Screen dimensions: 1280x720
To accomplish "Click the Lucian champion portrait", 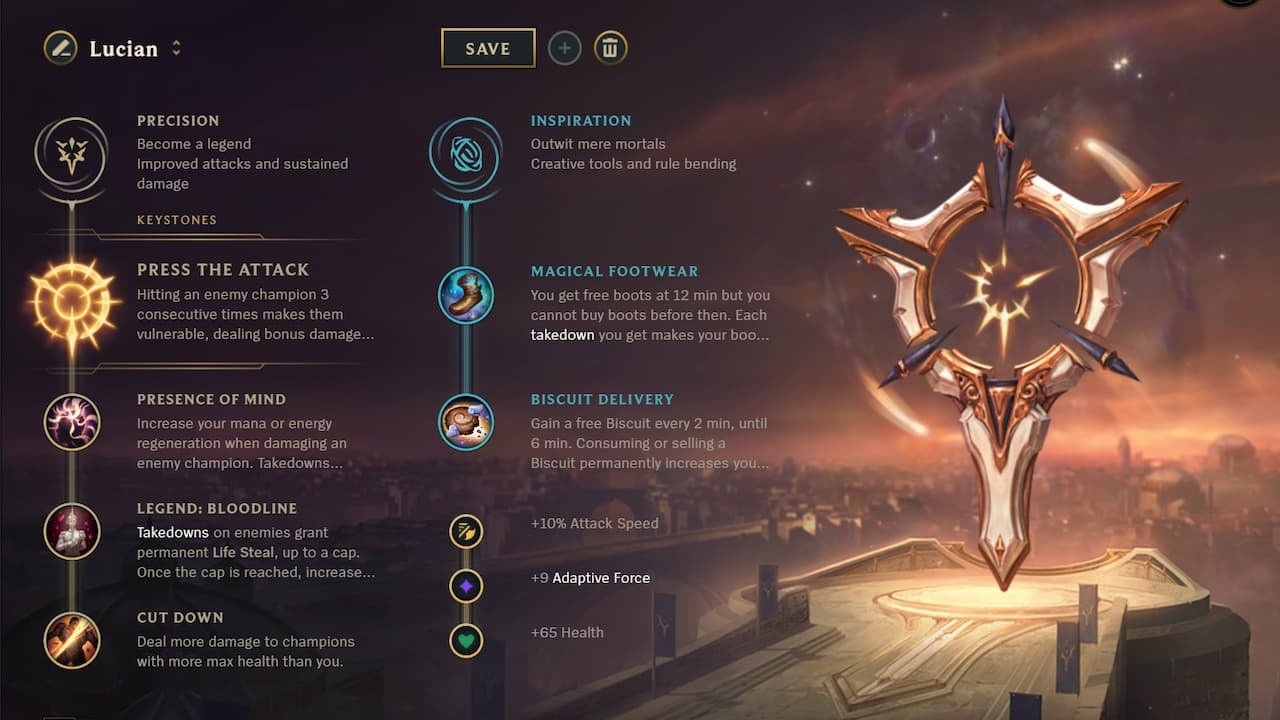I will pyautogui.click(x=60, y=47).
